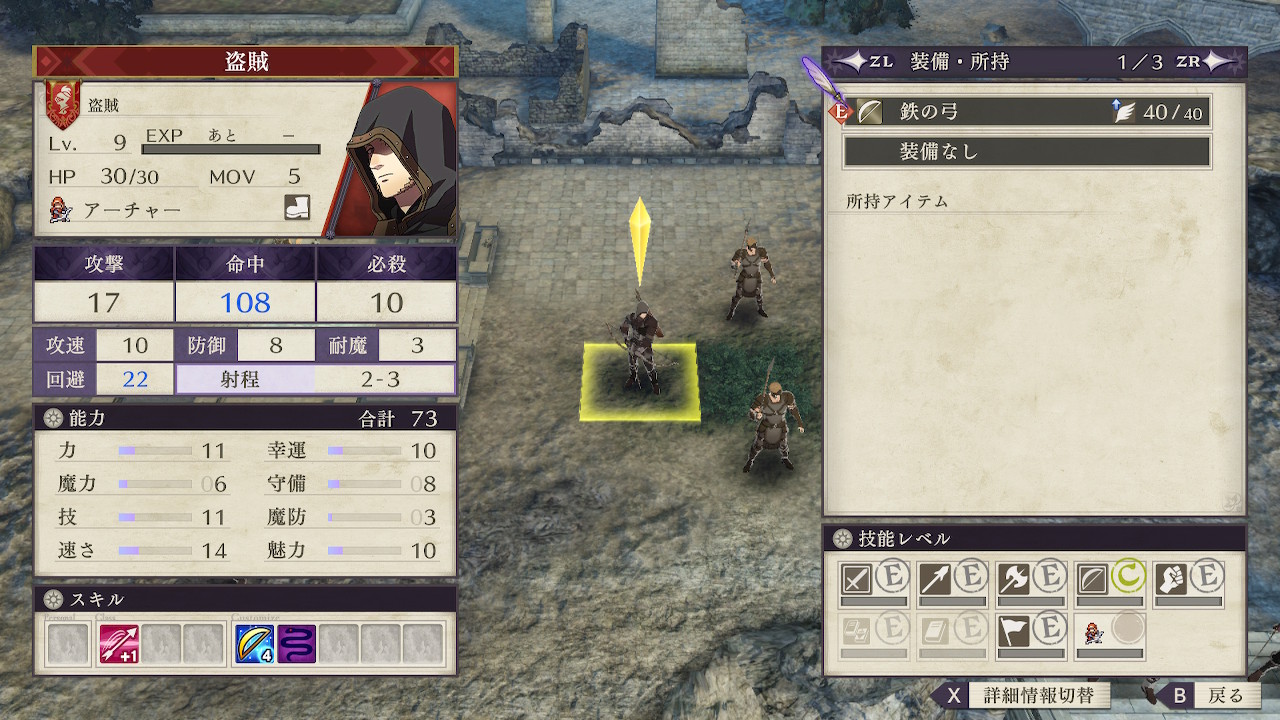Inspect the axe skill level icon
Viewport: 1280px width, 720px height.
pyautogui.click(x=1014, y=577)
